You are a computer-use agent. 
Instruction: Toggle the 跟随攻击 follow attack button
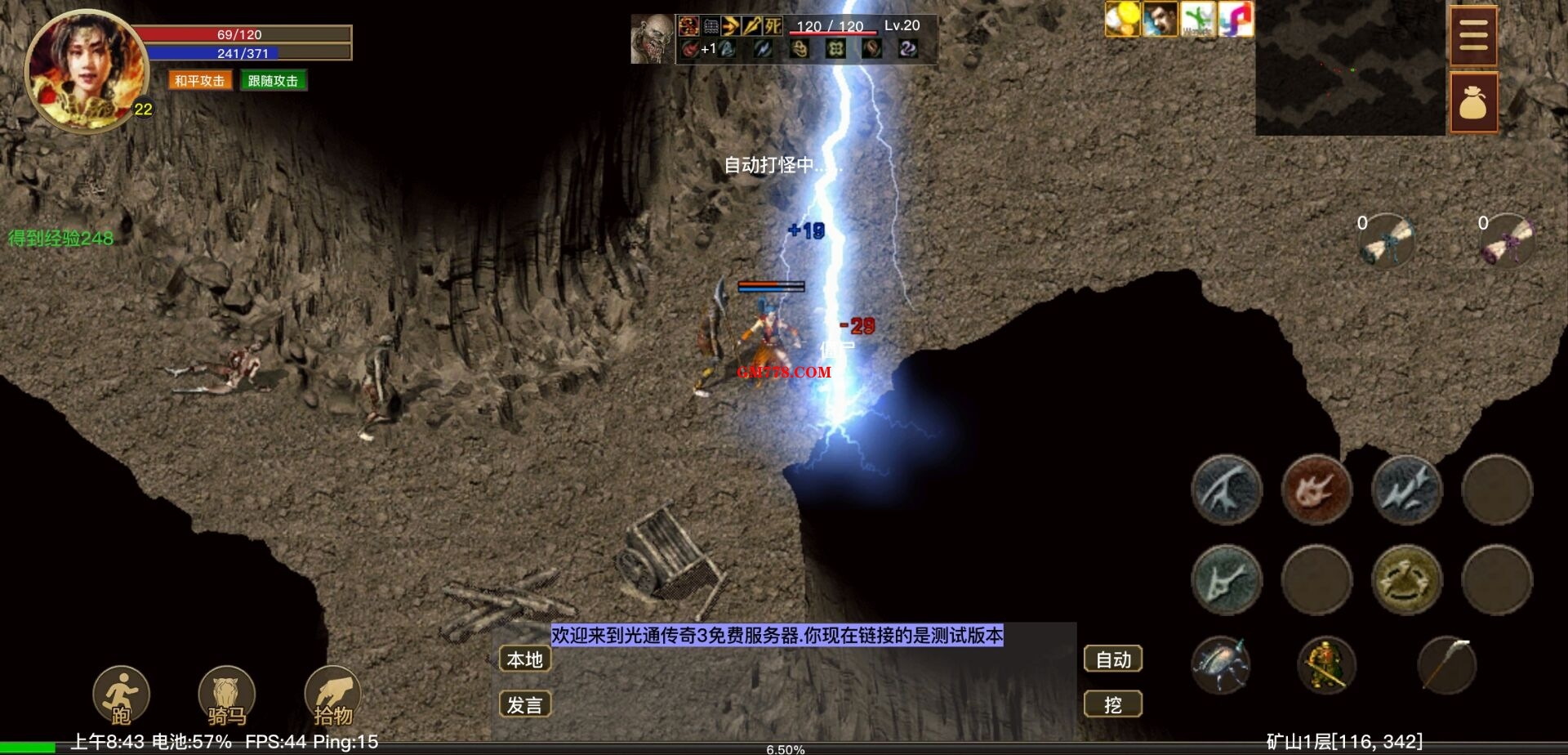[x=273, y=81]
